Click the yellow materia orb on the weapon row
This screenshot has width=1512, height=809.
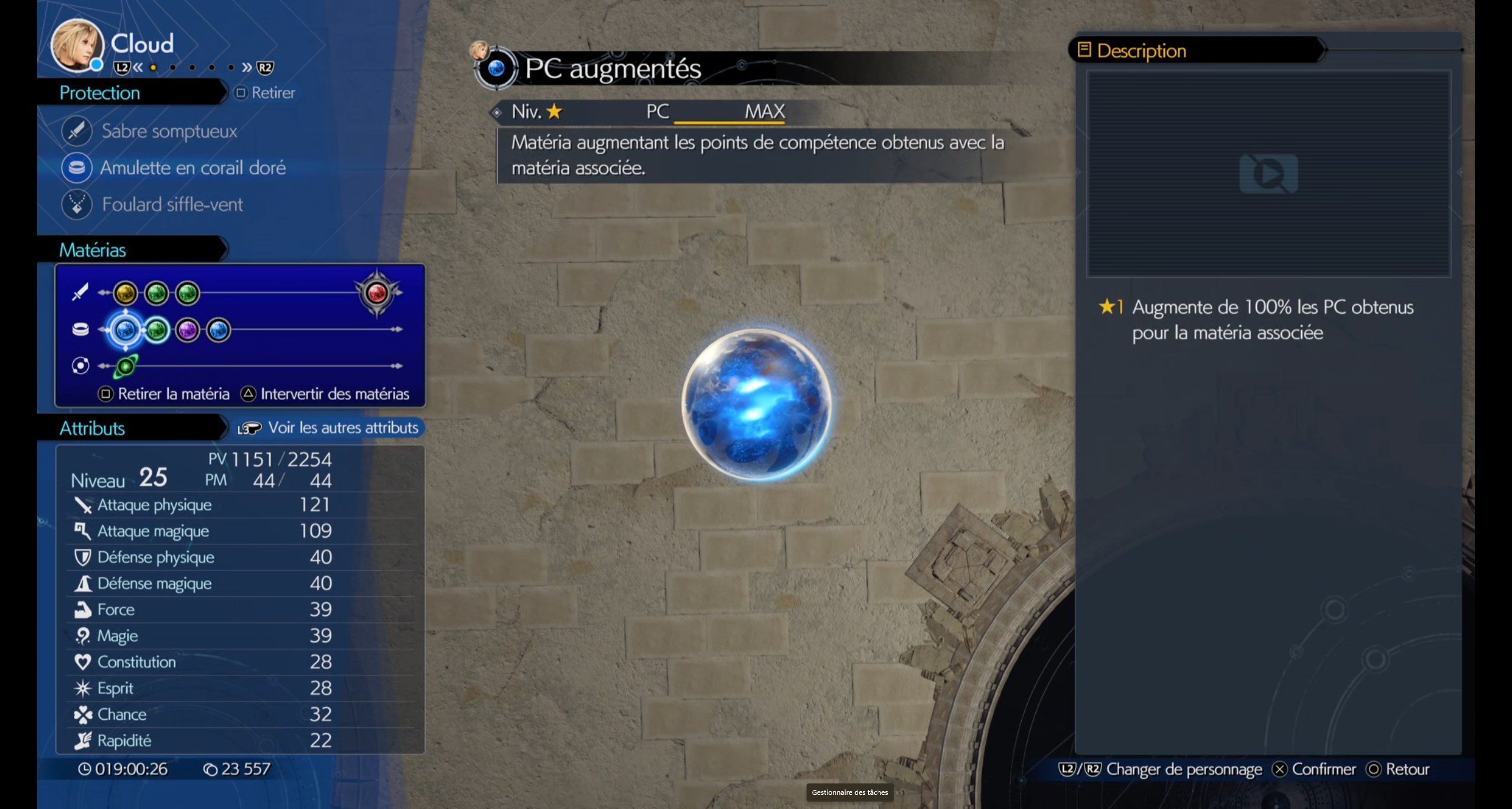click(124, 293)
